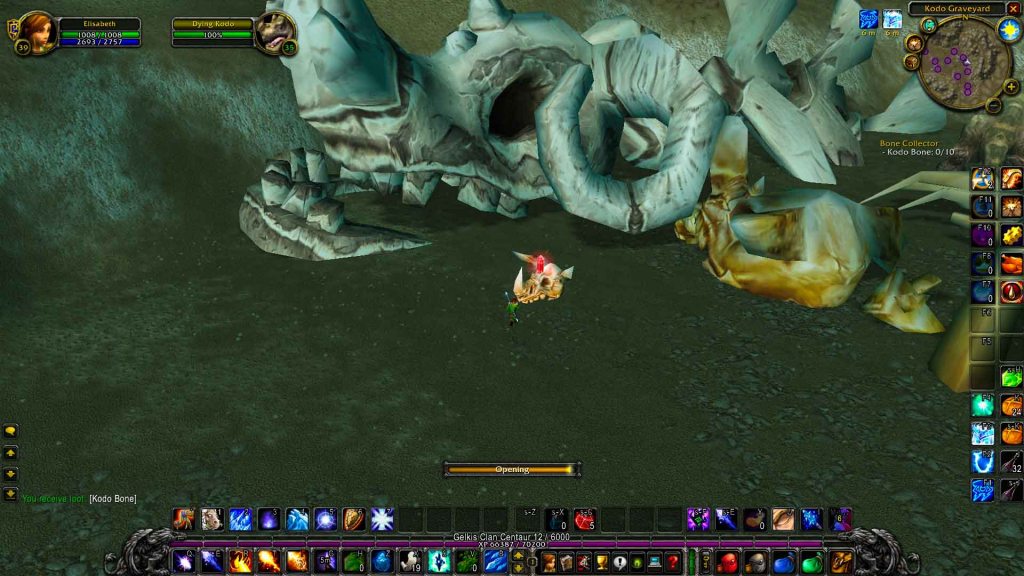
Task: Open the red question mark help button
Action: [673, 561]
